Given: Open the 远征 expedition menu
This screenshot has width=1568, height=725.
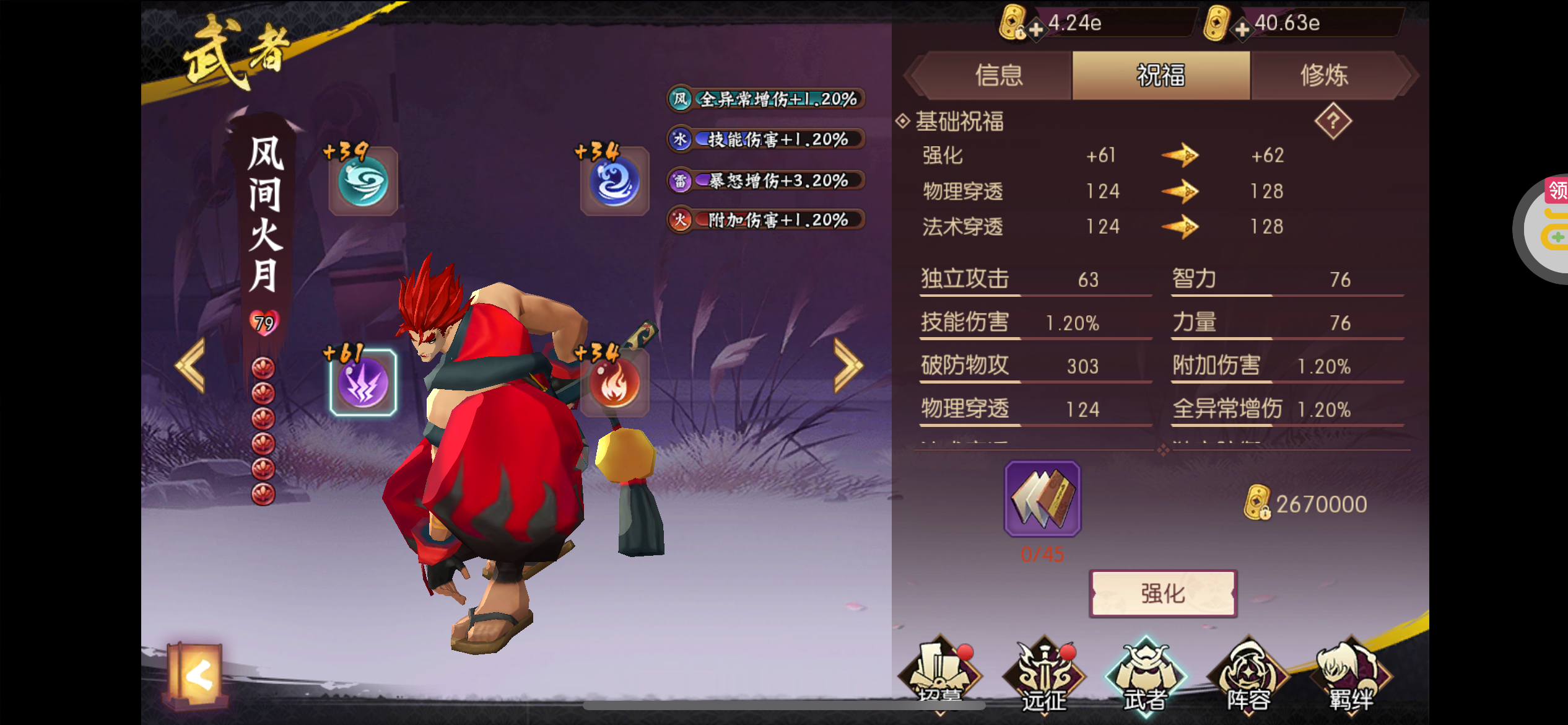Looking at the screenshot, I should [x=1044, y=677].
